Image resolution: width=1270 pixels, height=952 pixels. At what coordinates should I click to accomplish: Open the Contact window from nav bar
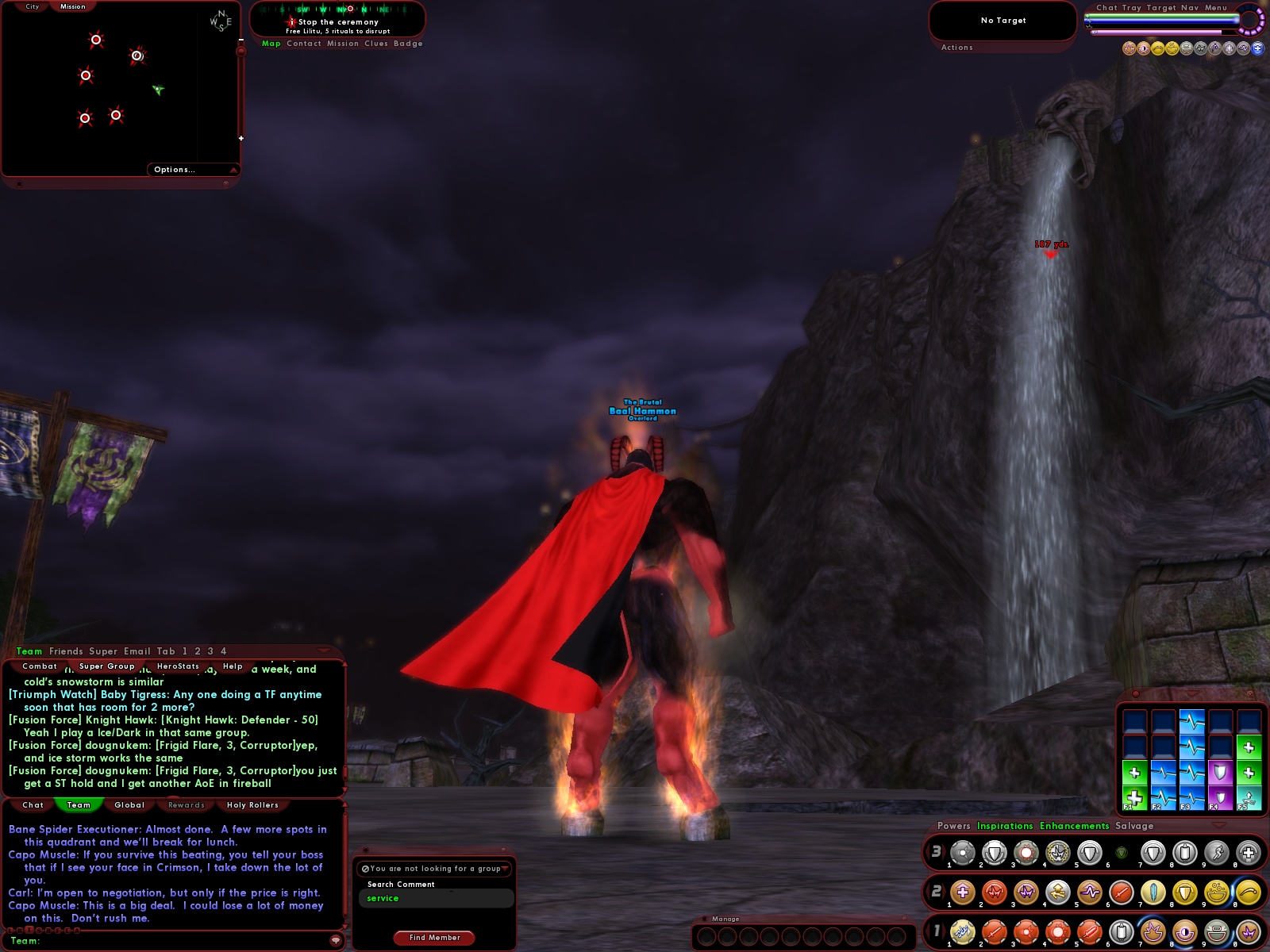303,44
